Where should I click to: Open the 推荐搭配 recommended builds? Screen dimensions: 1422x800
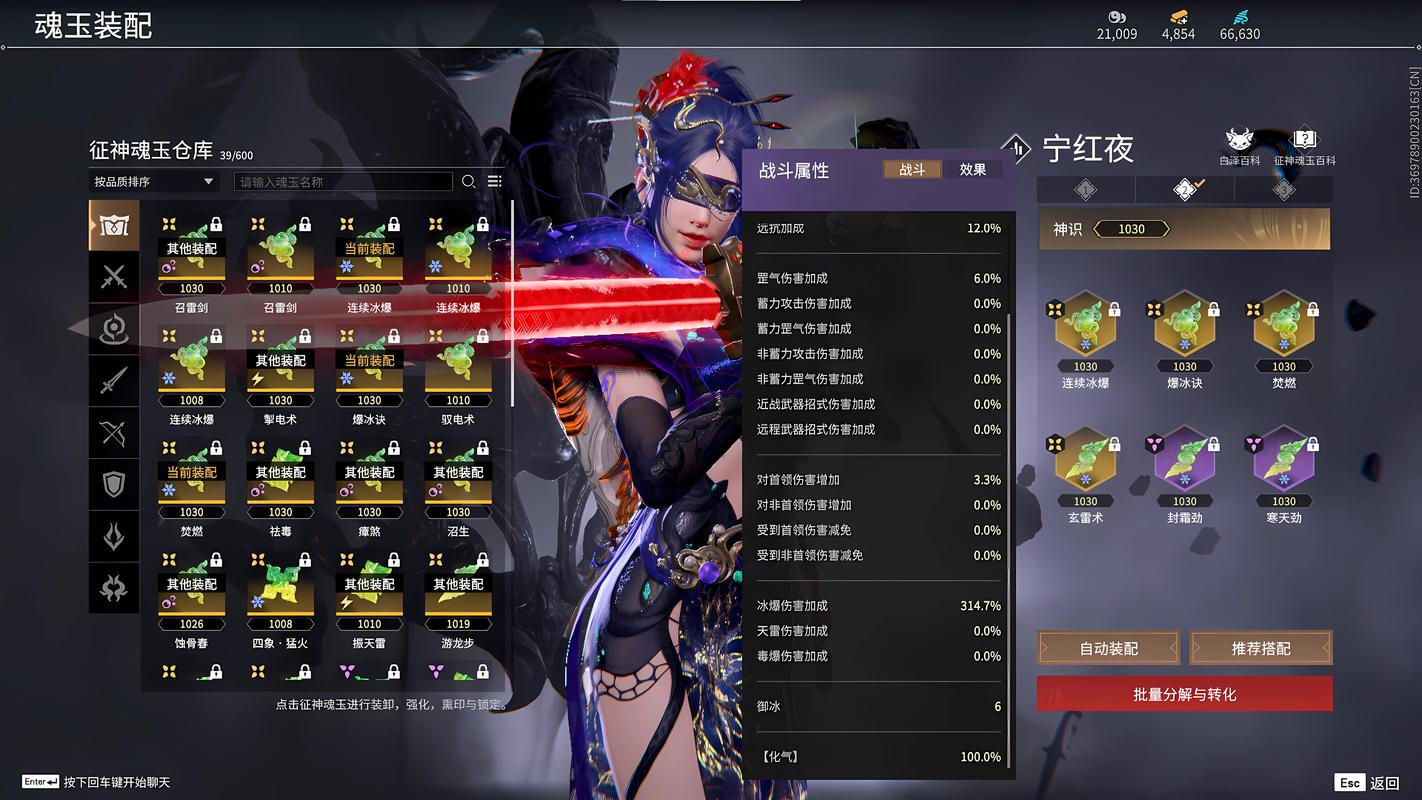tap(1261, 648)
